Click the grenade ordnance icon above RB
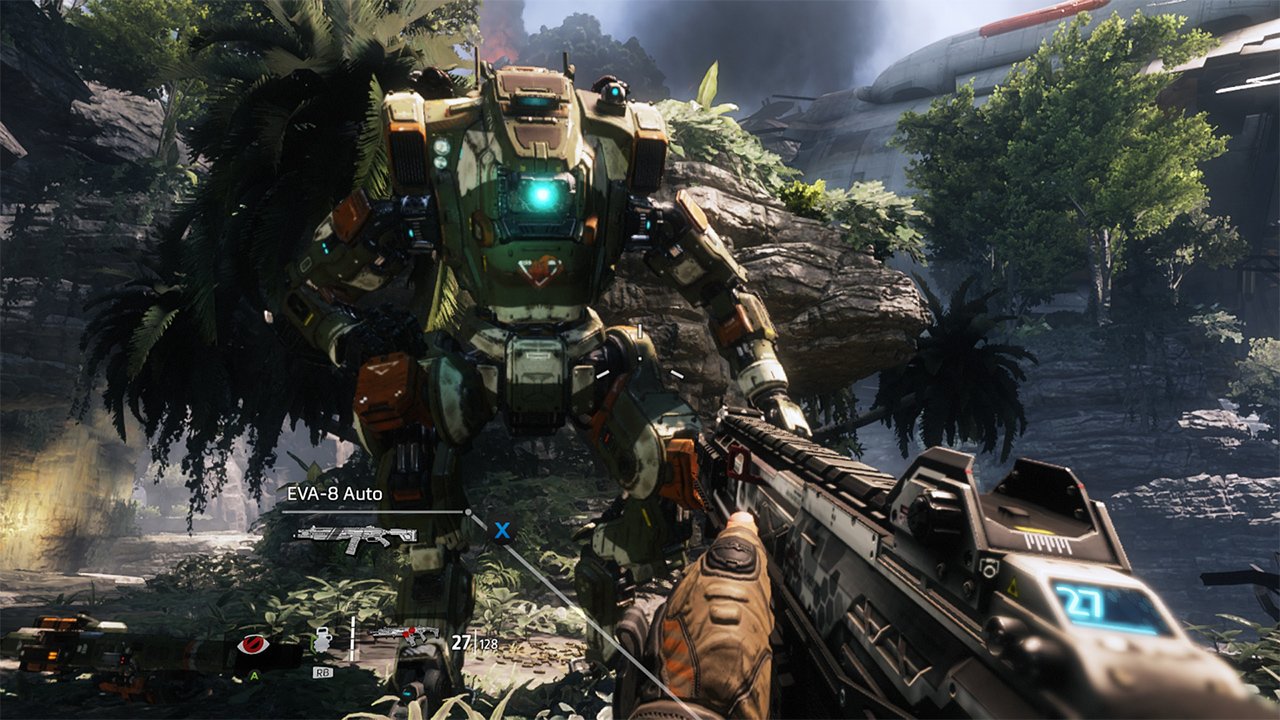Image resolution: width=1280 pixels, height=720 pixels. [322, 641]
